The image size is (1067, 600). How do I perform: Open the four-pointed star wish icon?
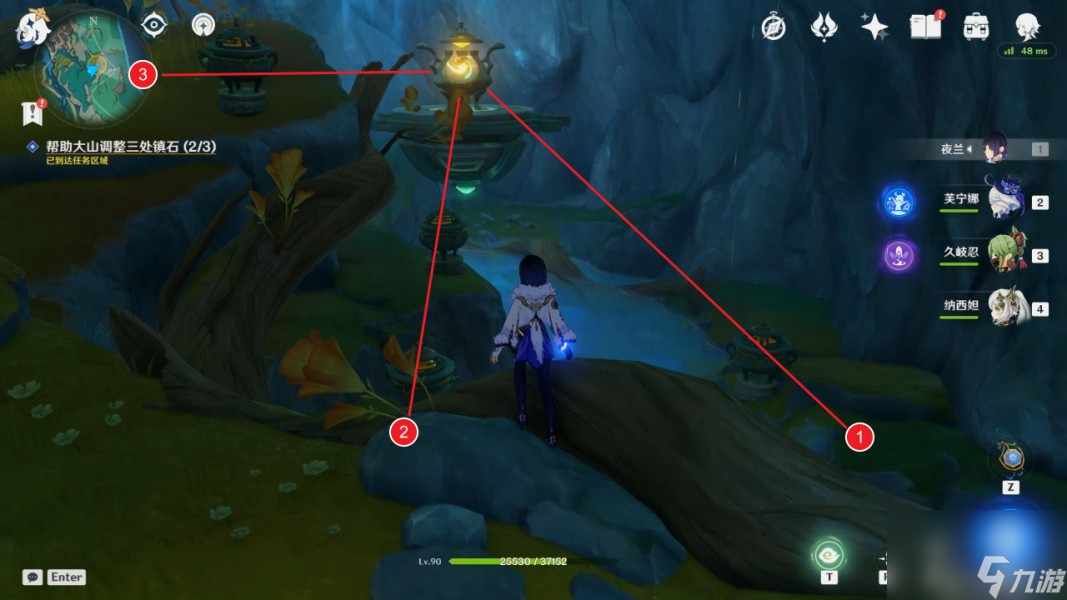(x=875, y=27)
